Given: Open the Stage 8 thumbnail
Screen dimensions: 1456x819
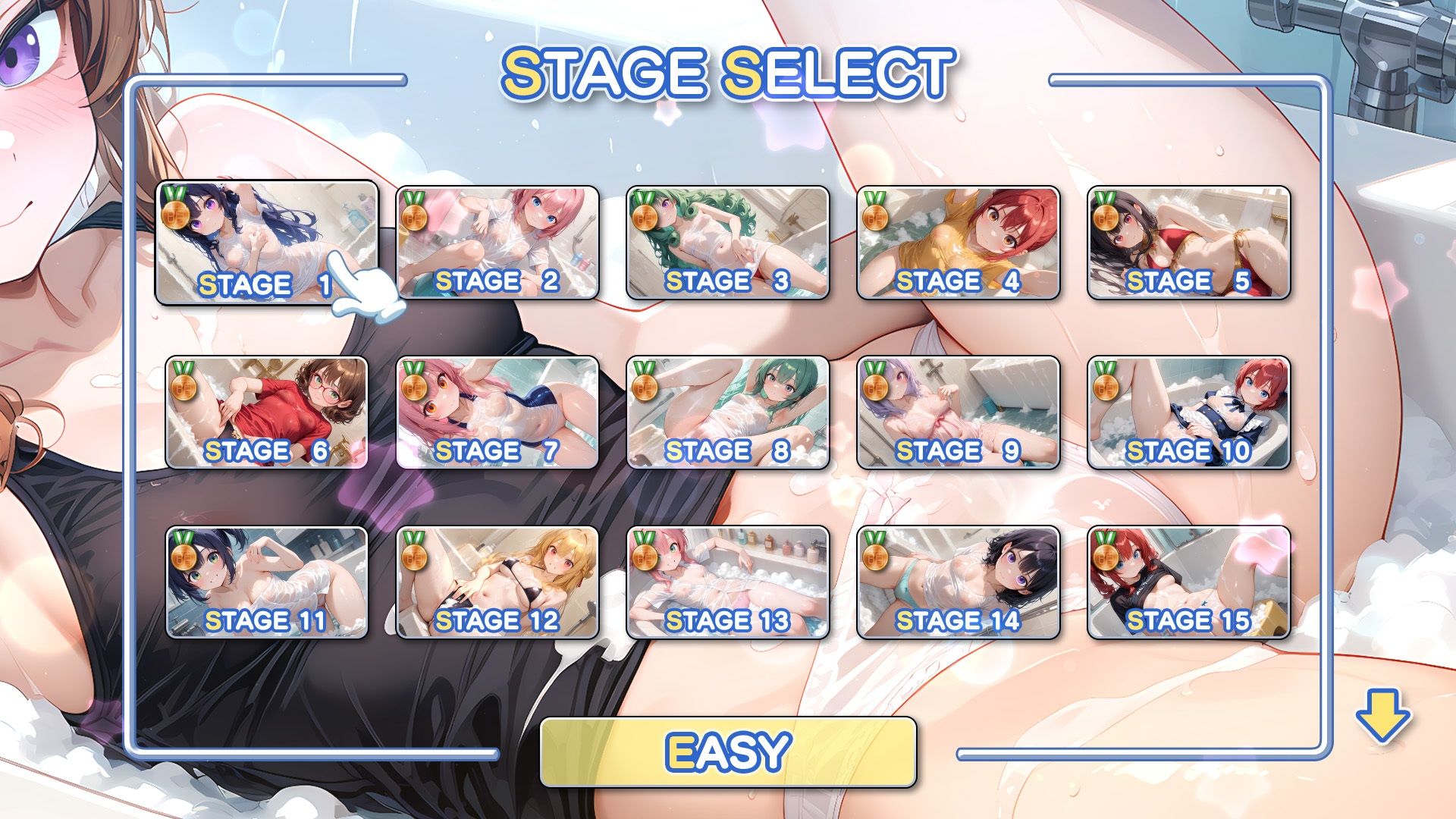Looking at the screenshot, I should click(727, 413).
